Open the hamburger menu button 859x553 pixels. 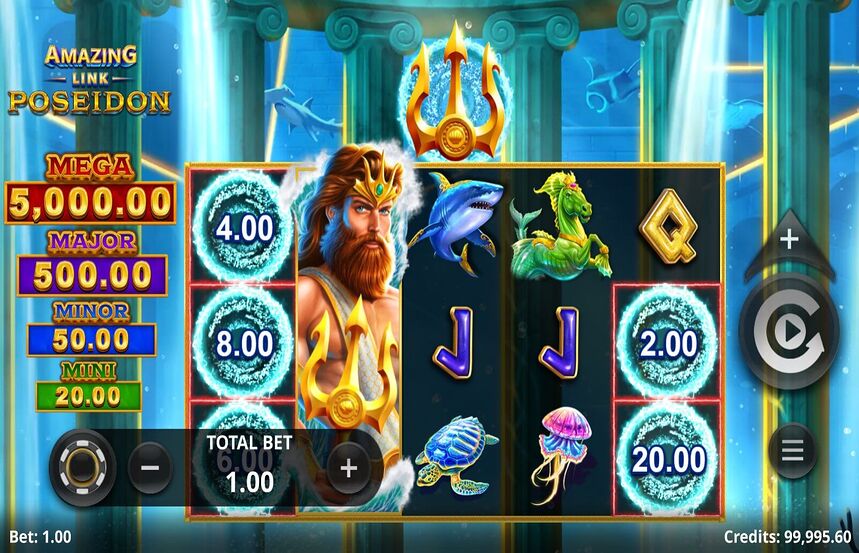(x=792, y=450)
